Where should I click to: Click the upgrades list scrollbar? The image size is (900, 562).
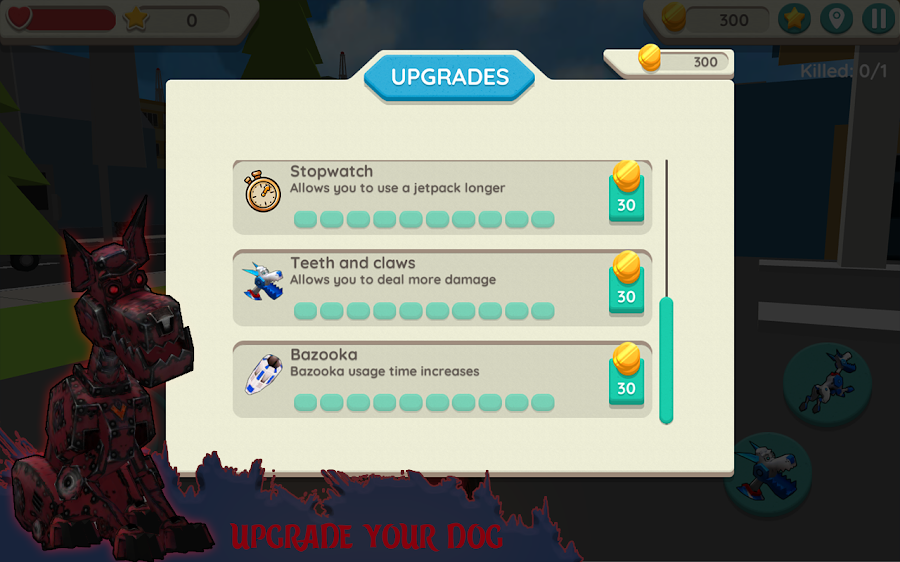coord(666,360)
